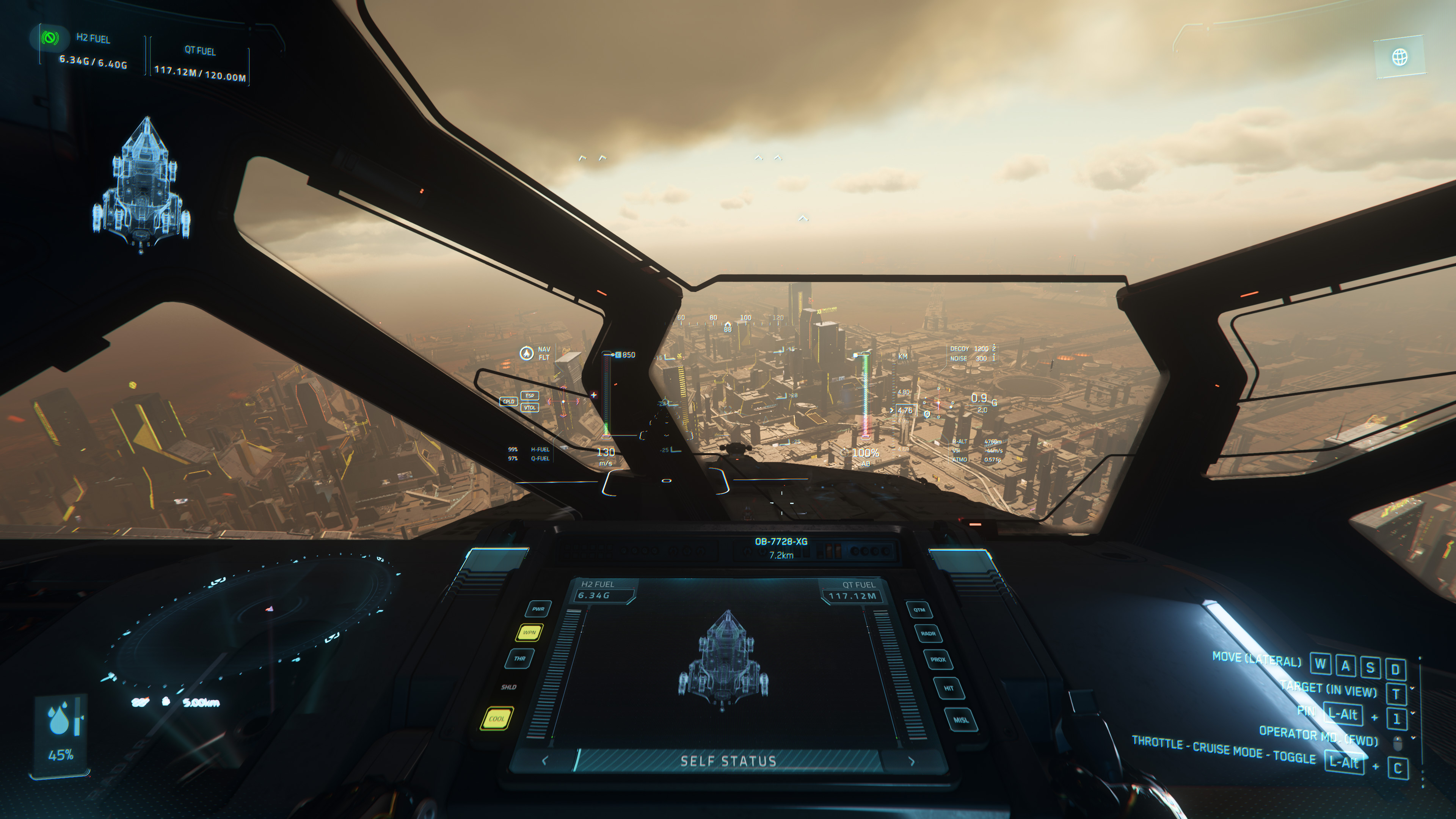Select the MISL missile button

pyautogui.click(x=961, y=720)
